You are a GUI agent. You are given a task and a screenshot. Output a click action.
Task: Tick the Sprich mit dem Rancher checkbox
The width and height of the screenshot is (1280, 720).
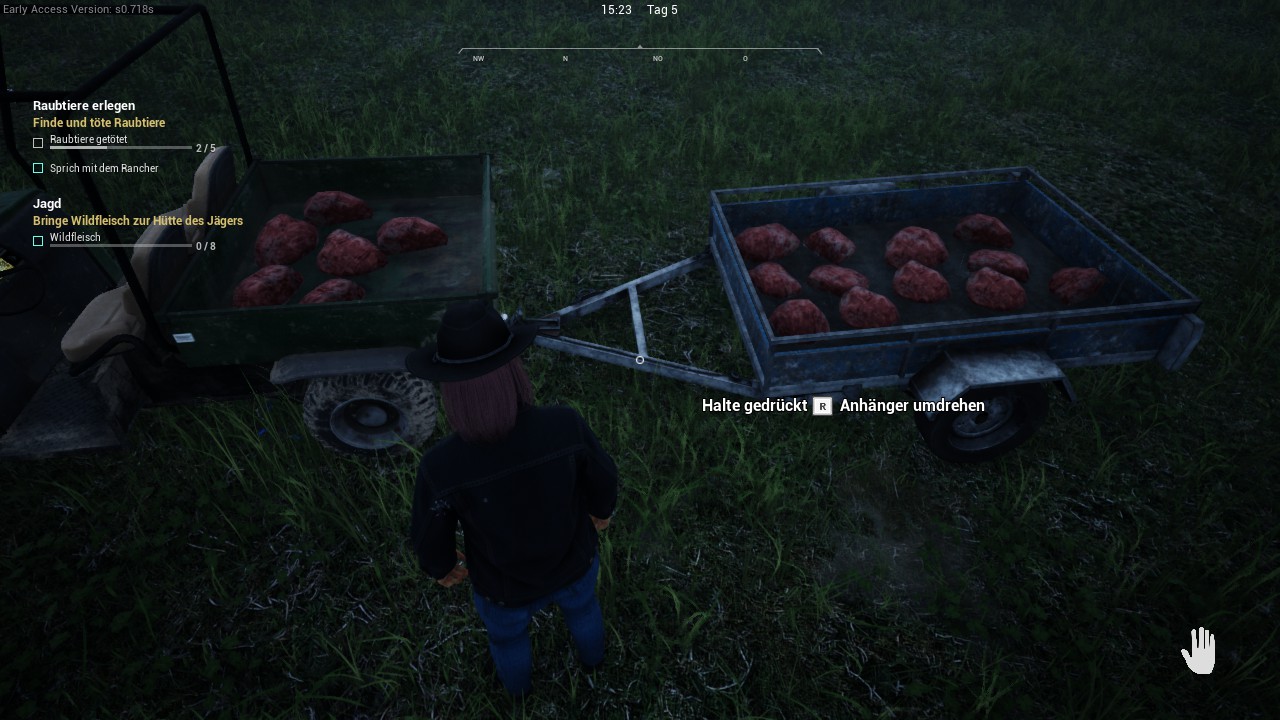[38, 168]
